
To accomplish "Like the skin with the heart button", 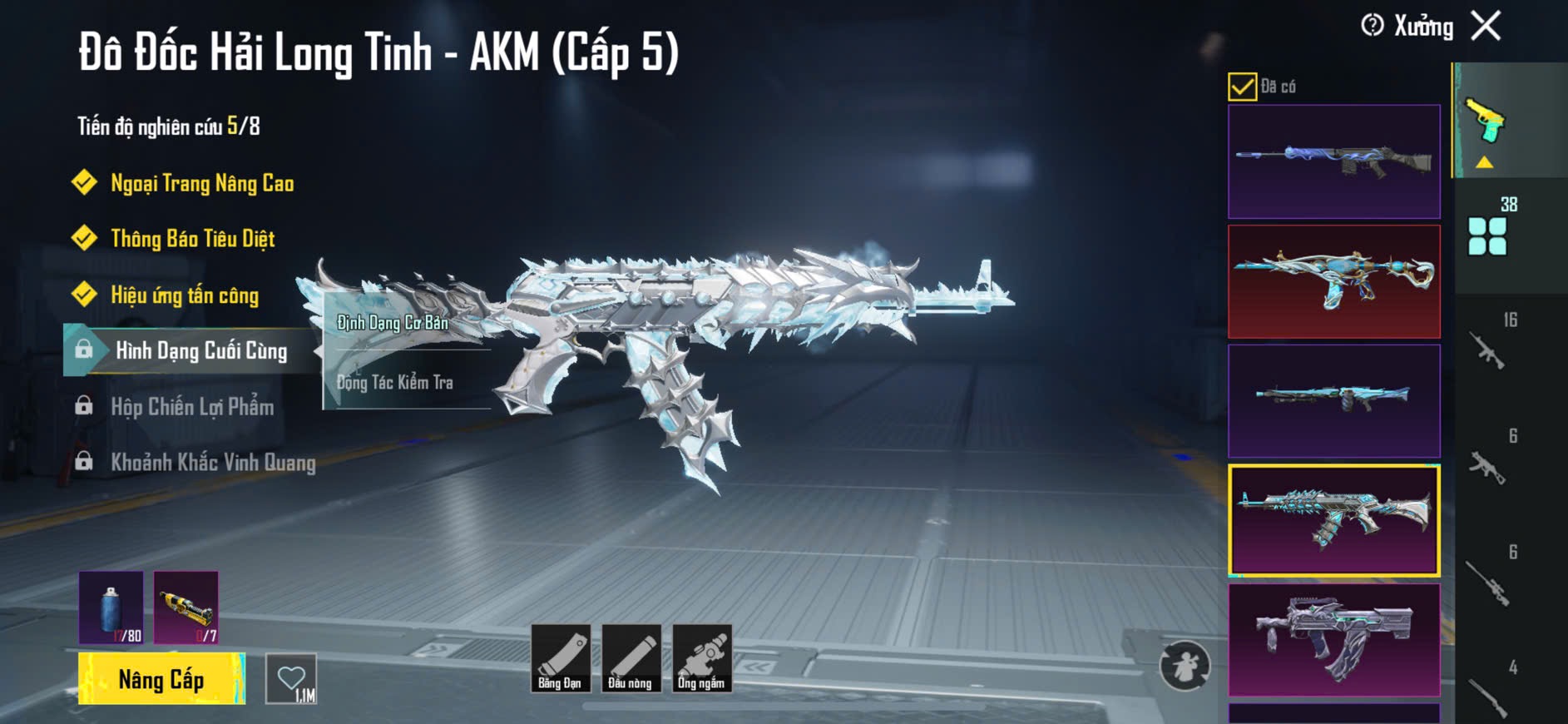I will tap(291, 679).
